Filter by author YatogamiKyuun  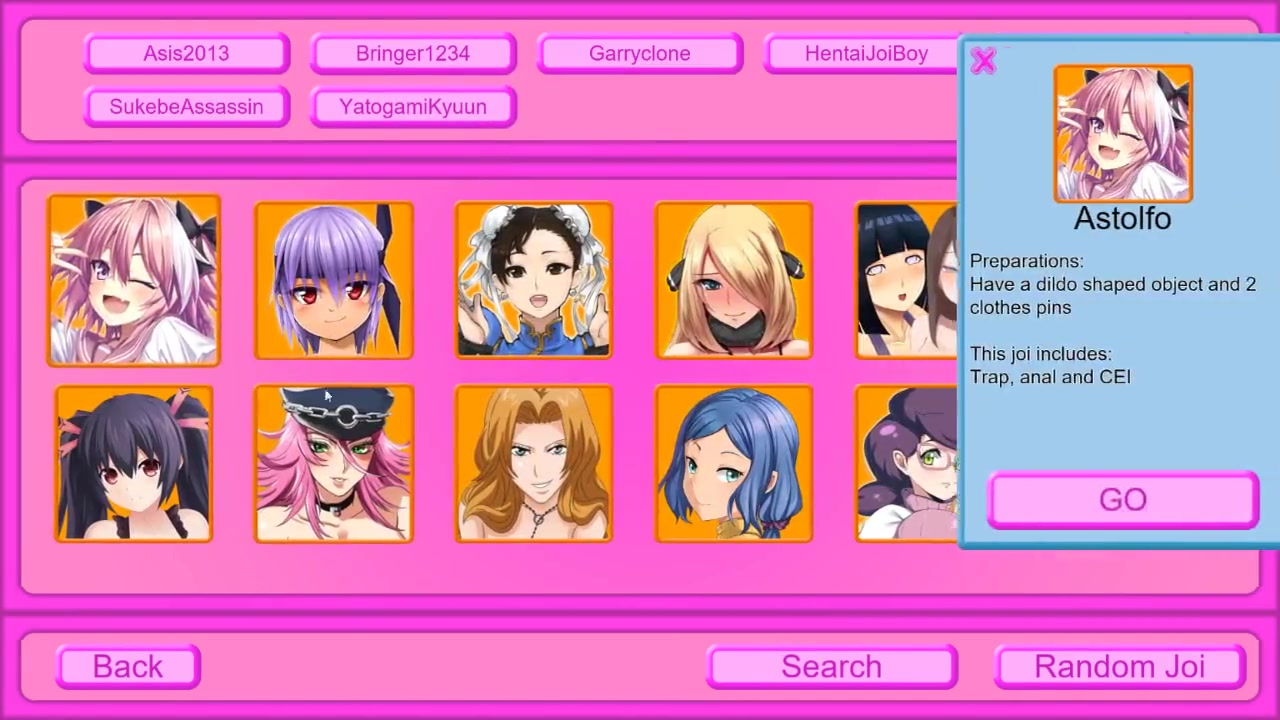point(413,107)
